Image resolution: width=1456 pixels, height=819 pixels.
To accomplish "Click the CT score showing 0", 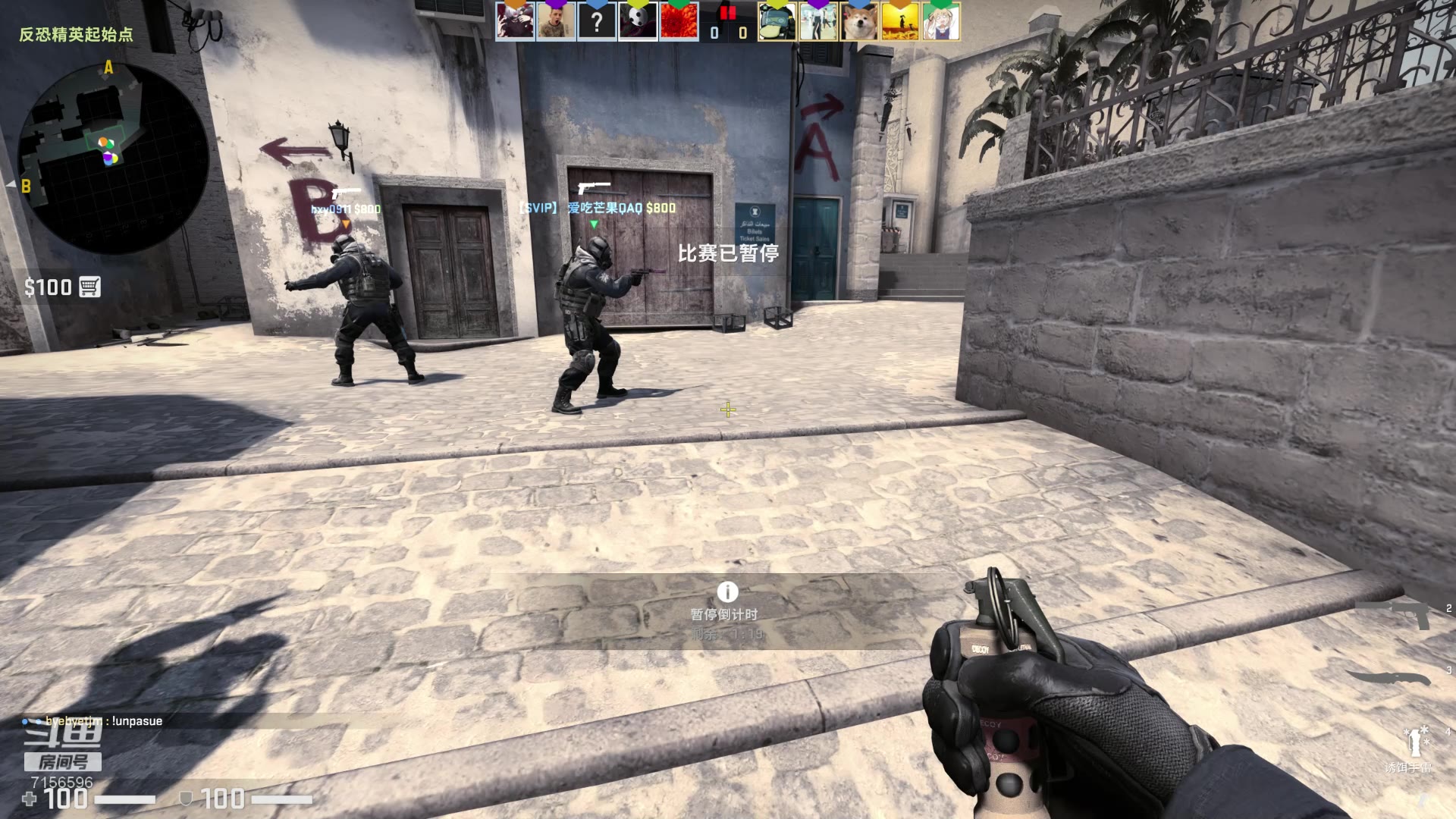I will (x=714, y=31).
